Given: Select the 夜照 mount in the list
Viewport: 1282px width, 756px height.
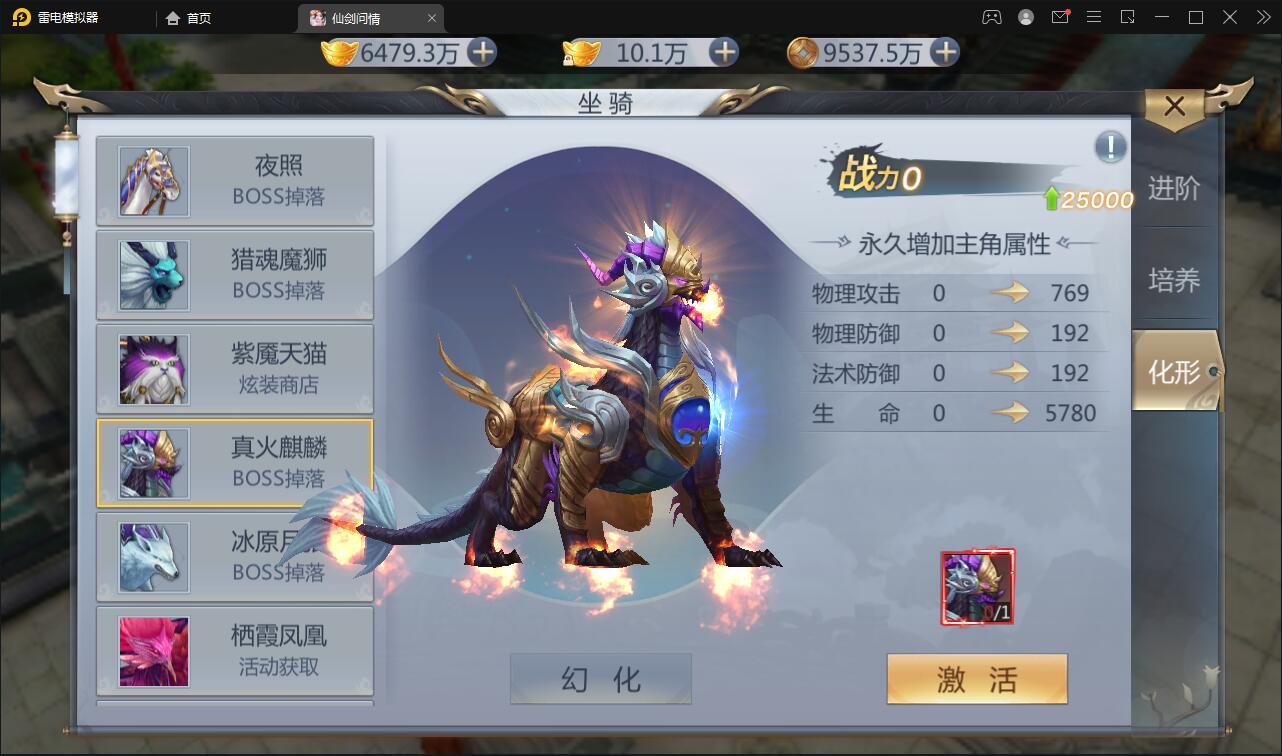Looking at the screenshot, I should 235,182.
